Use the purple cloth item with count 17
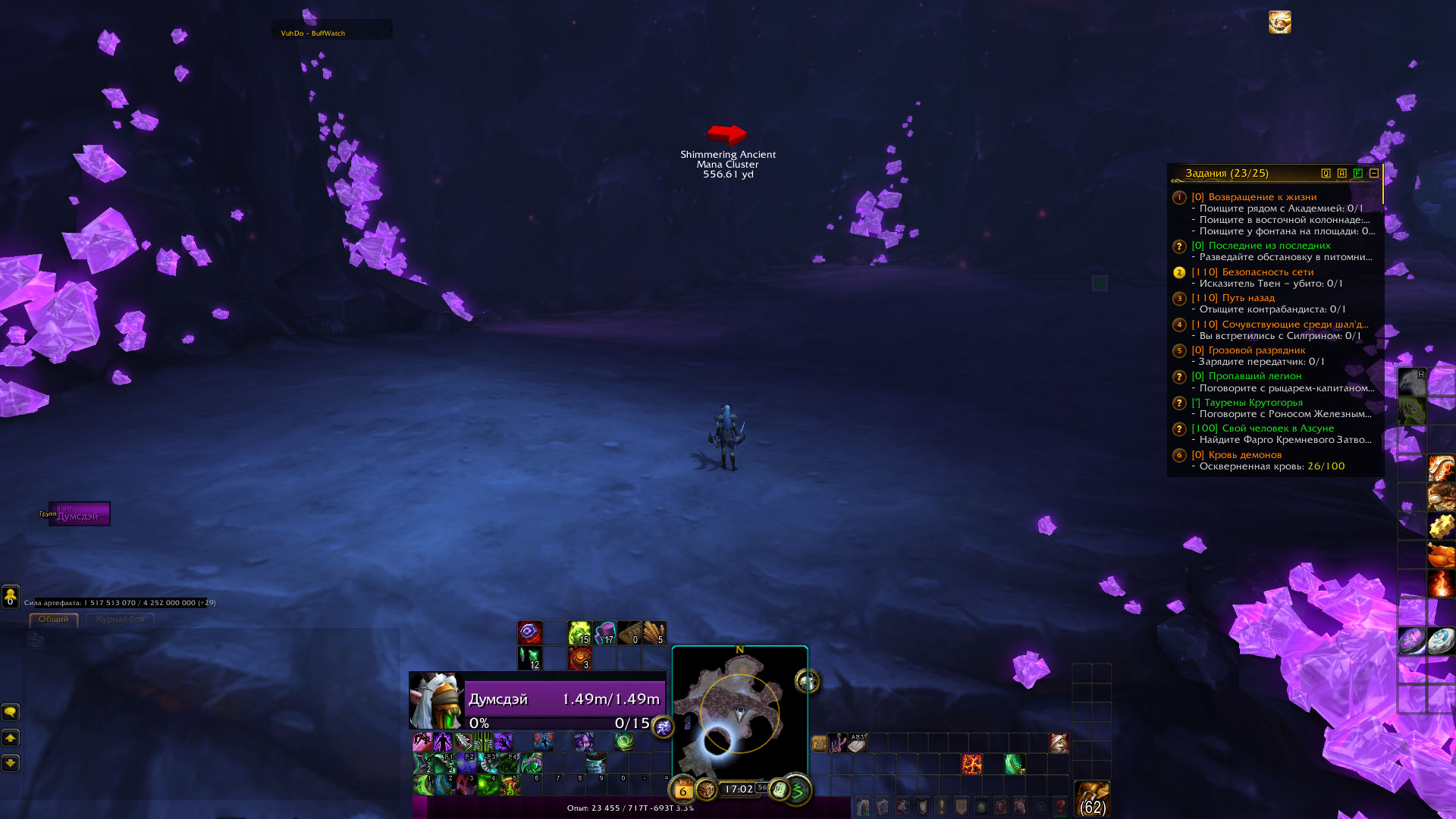This screenshot has width=1456, height=819. [604, 632]
